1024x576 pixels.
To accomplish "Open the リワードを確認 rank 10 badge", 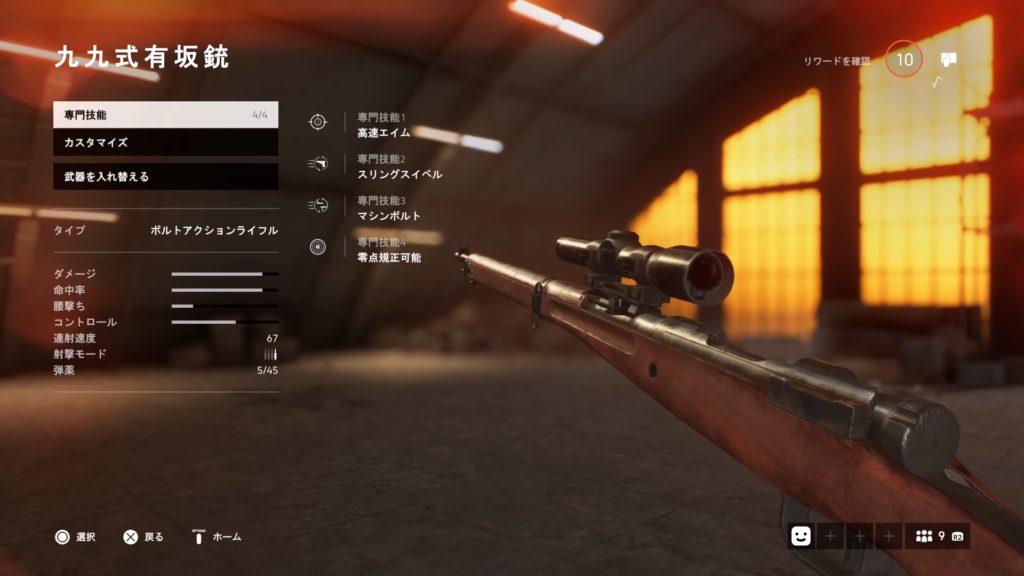I will pos(904,60).
